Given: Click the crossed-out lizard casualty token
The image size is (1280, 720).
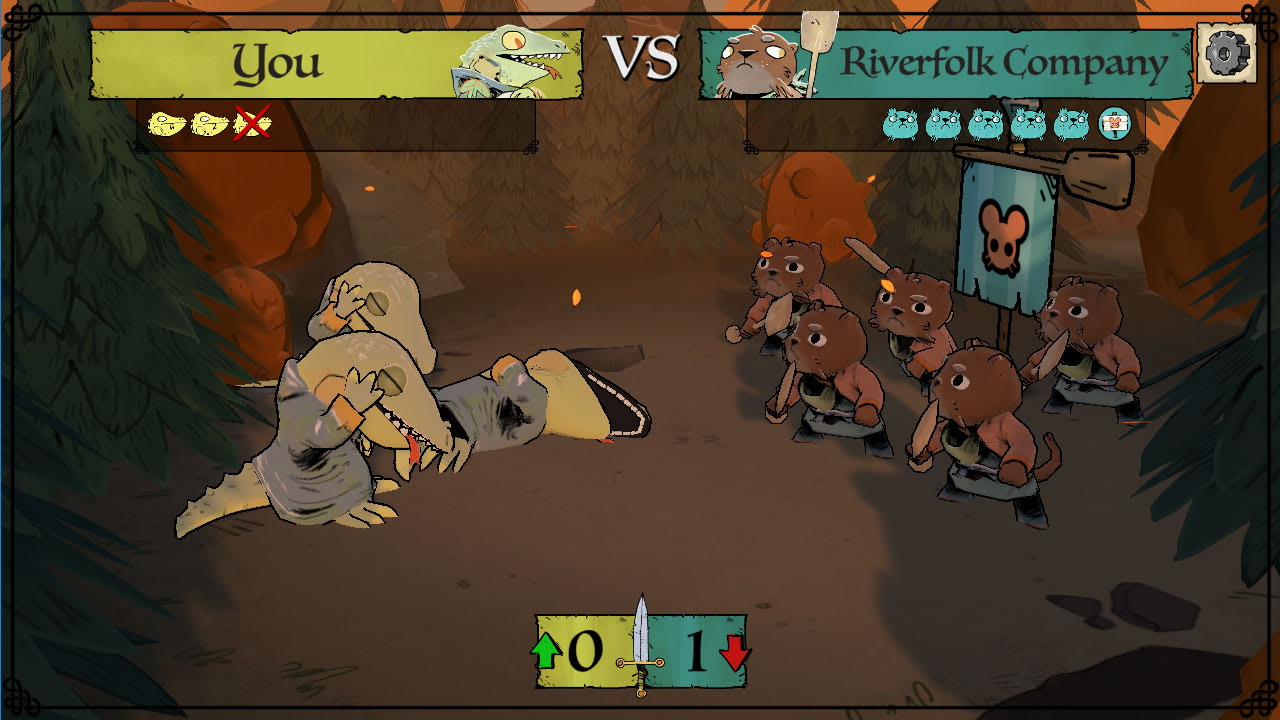Looking at the screenshot, I should pos(253,126).
